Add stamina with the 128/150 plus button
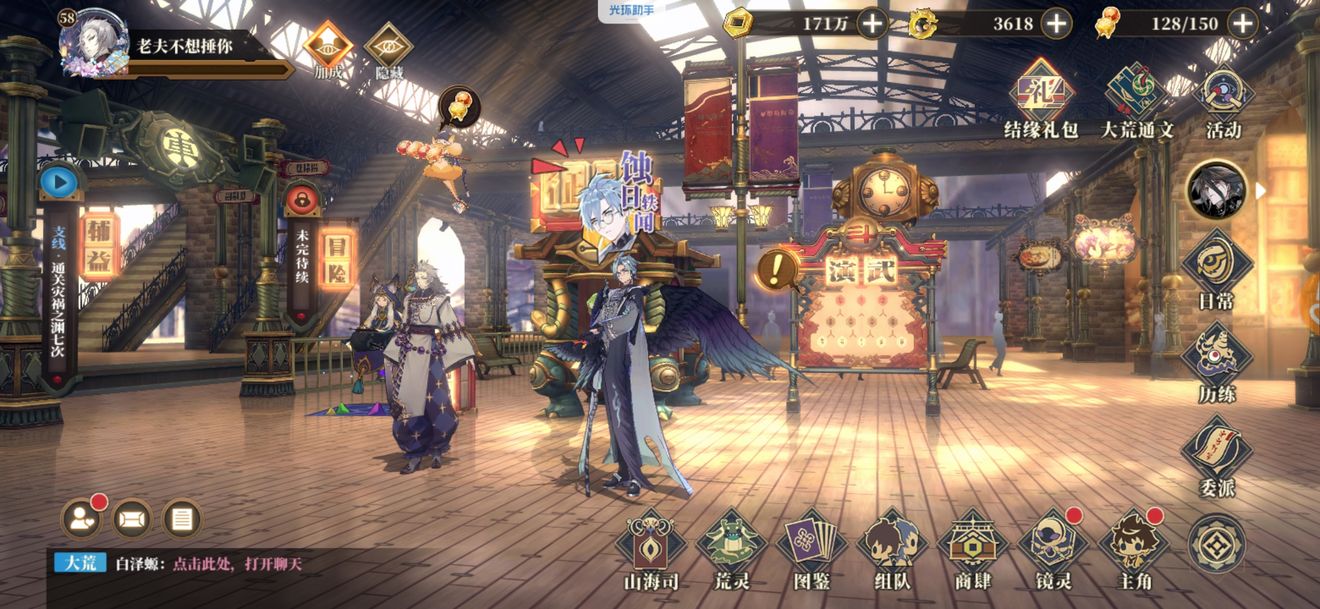 pyautogui.click(x=1242, y=23)
